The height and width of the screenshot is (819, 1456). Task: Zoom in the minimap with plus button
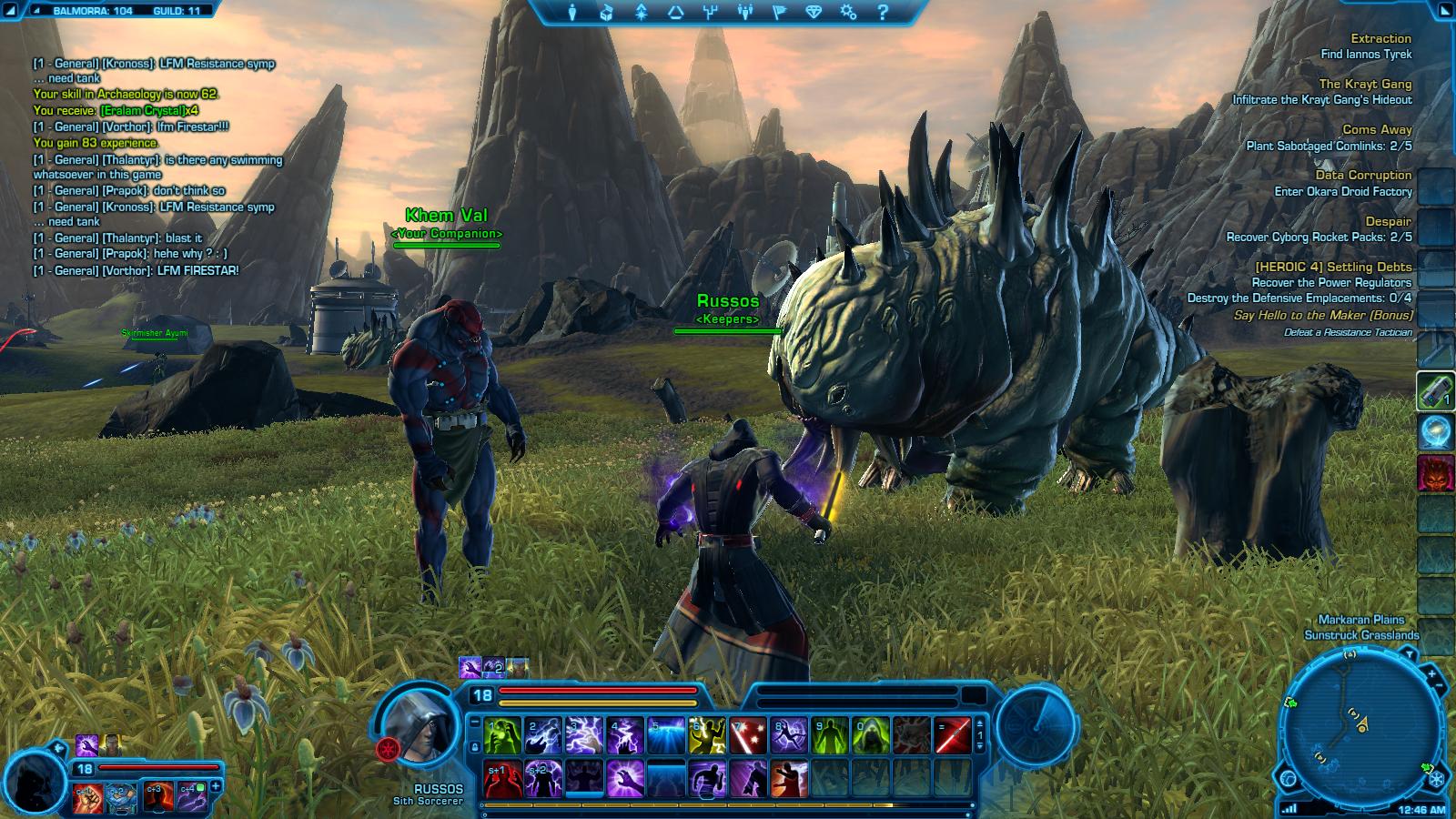tap(1431, 675)
